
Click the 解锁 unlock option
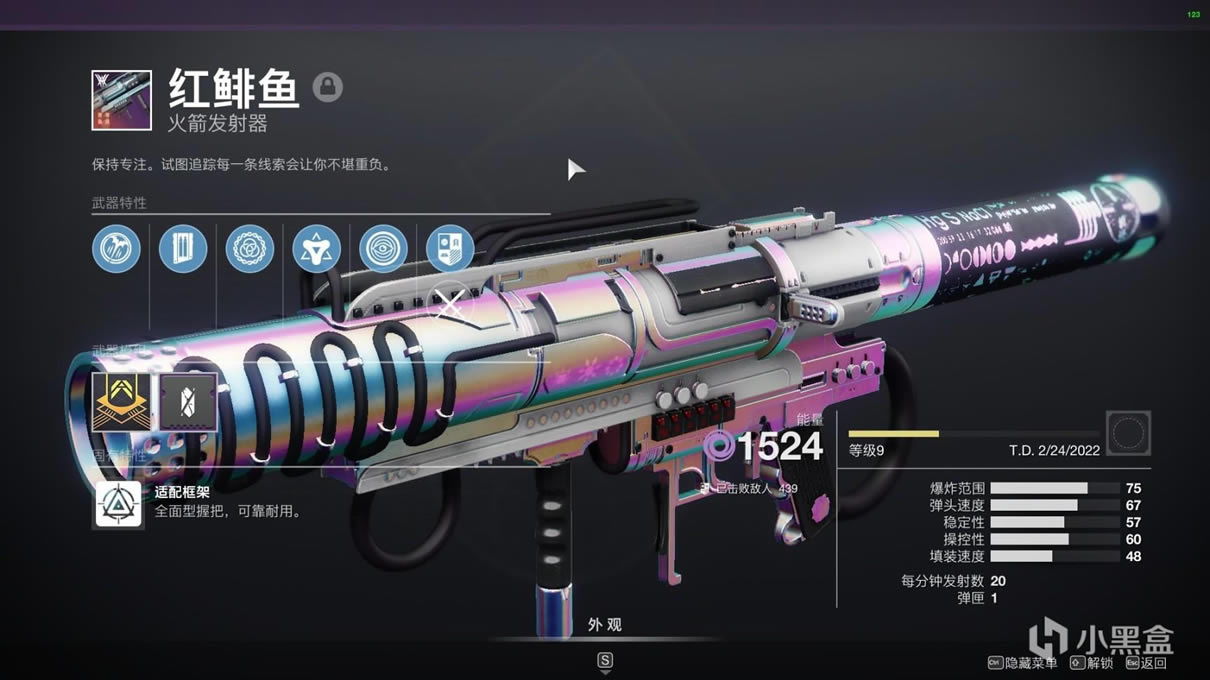pyautogui.click(x=1092, y=662)
